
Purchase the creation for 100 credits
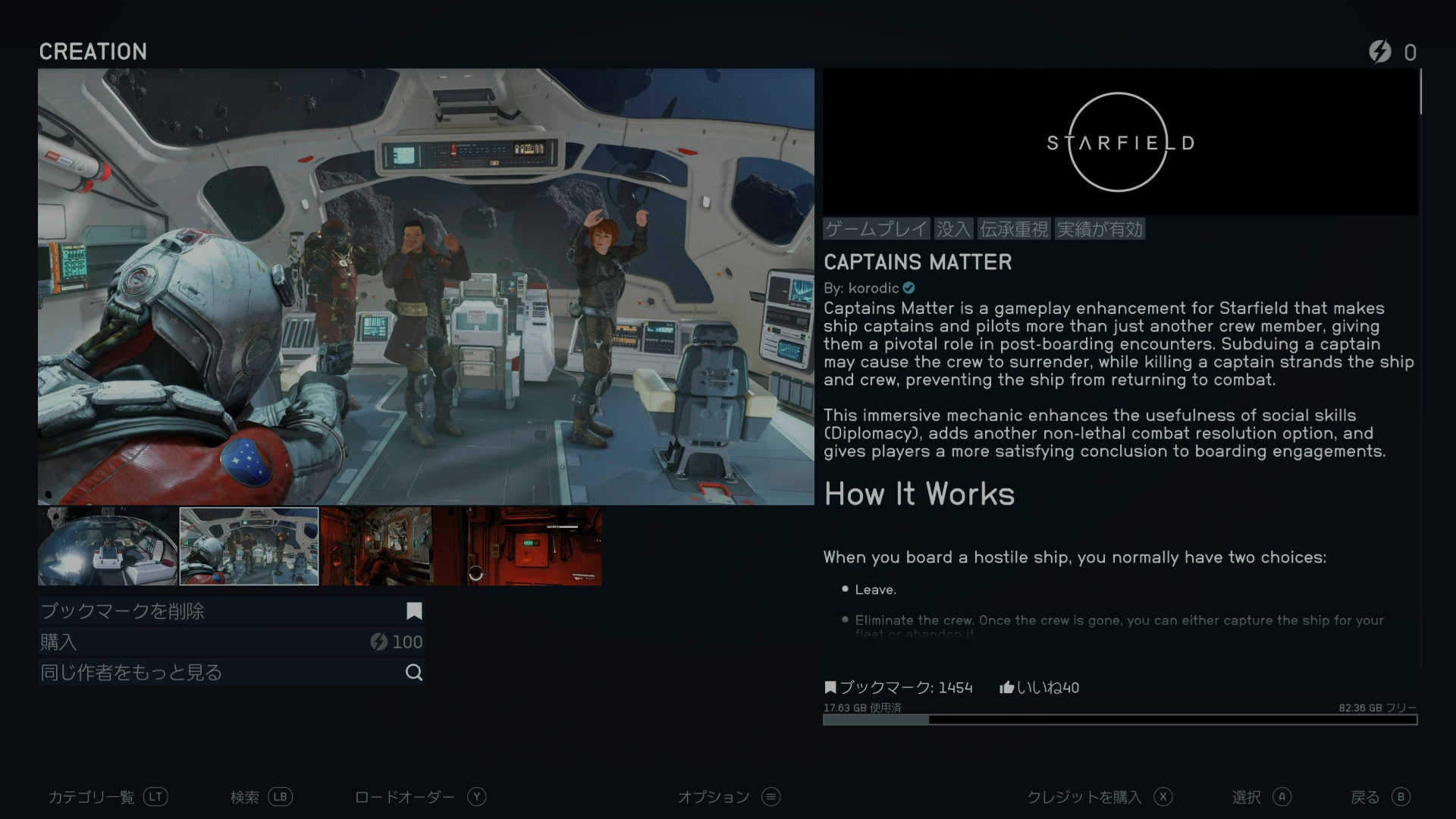(x=231, y=642)
